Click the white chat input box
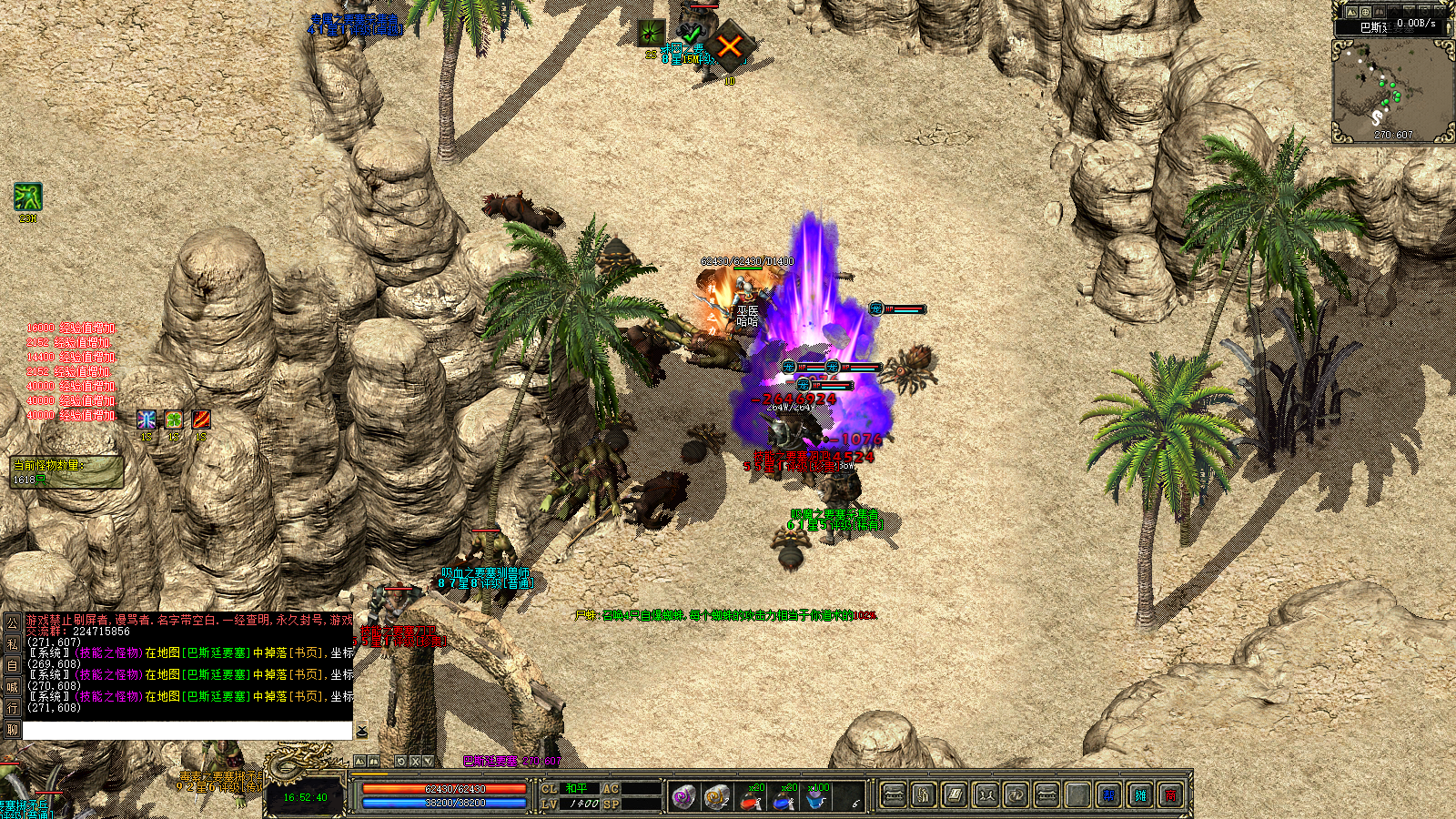The height and width of the screenshot is (819, 1456). [187, 731]
